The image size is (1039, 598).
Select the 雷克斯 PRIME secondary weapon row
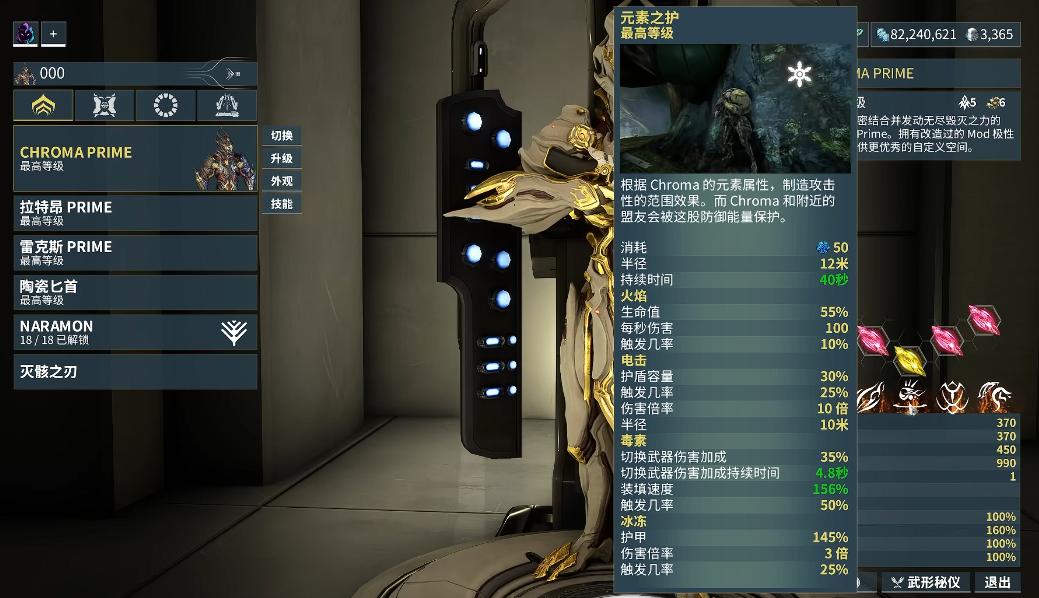click(135, 252)
